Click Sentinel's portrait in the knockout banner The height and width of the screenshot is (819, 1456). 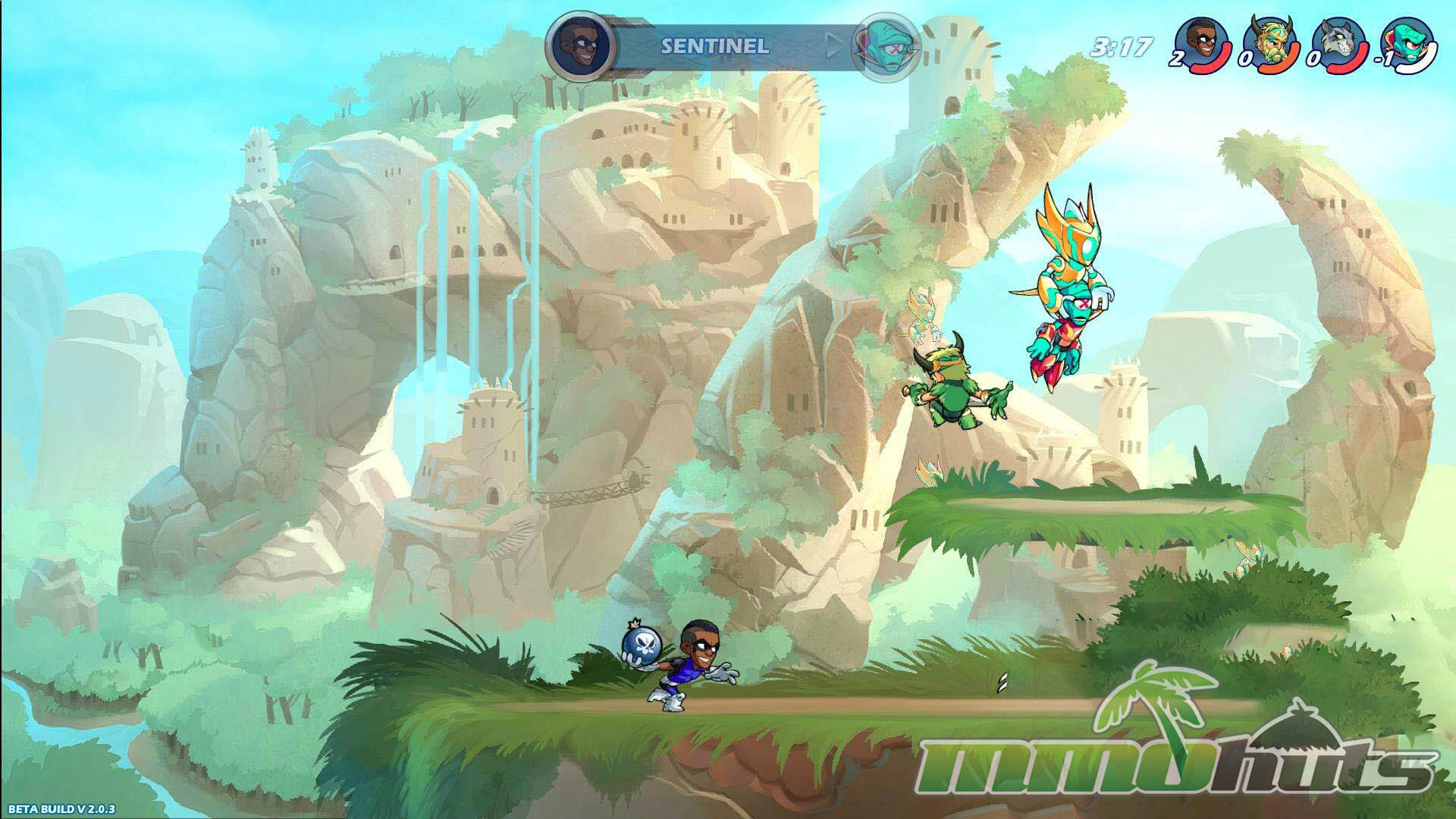(x=574, y=44)
